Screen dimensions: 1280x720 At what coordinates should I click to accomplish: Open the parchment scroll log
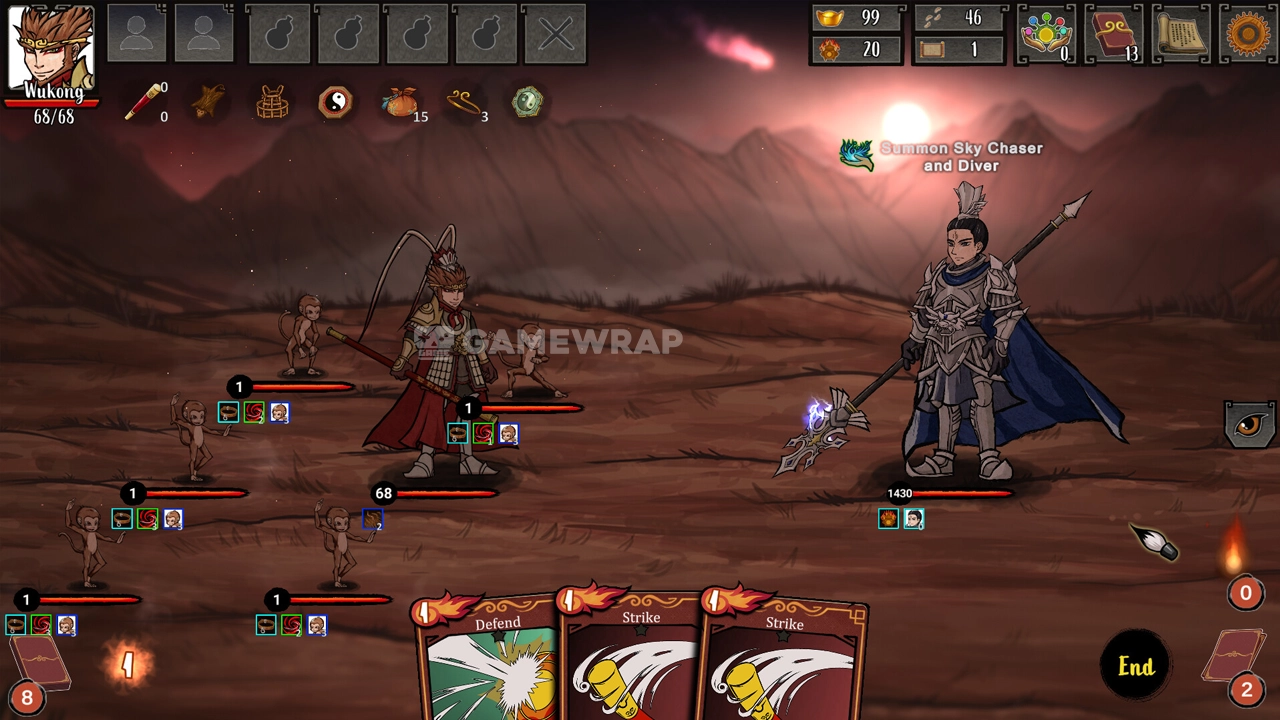point(1180,34)
